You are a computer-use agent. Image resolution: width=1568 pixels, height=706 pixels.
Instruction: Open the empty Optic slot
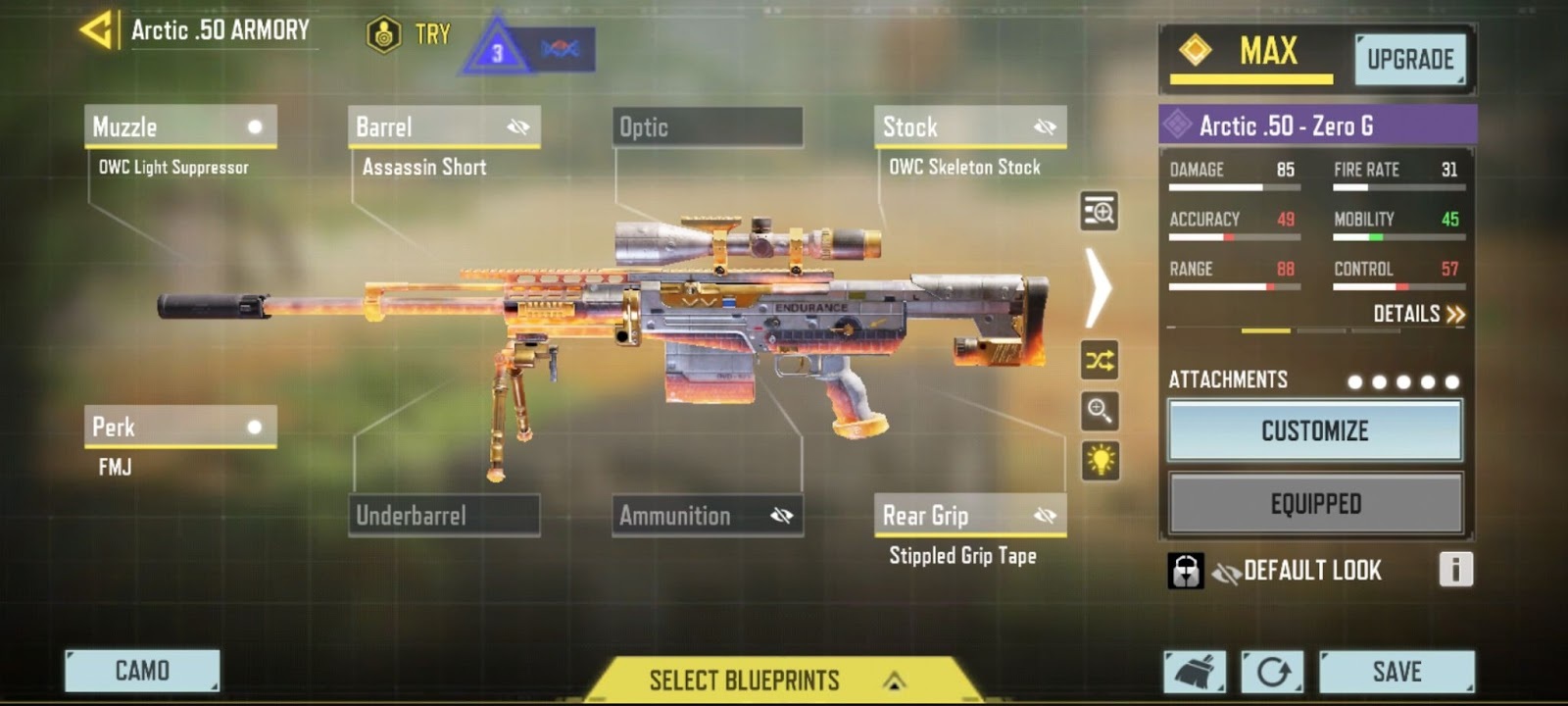708,127
